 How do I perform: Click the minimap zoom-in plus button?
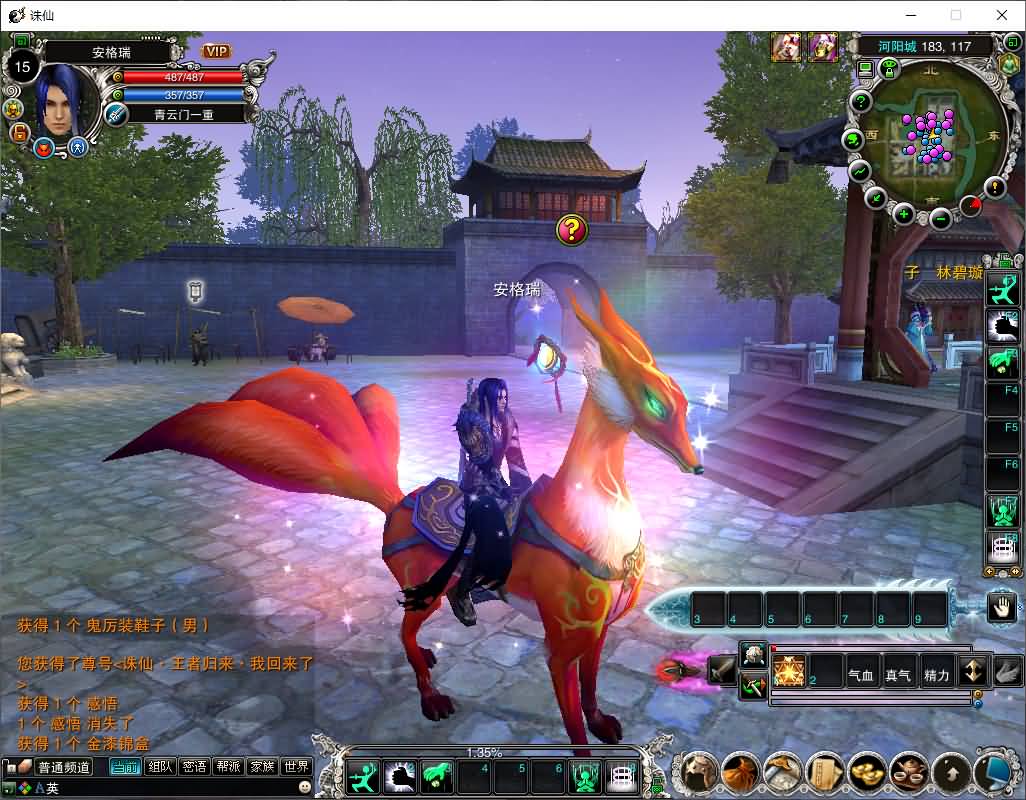[x=904, y=214]
